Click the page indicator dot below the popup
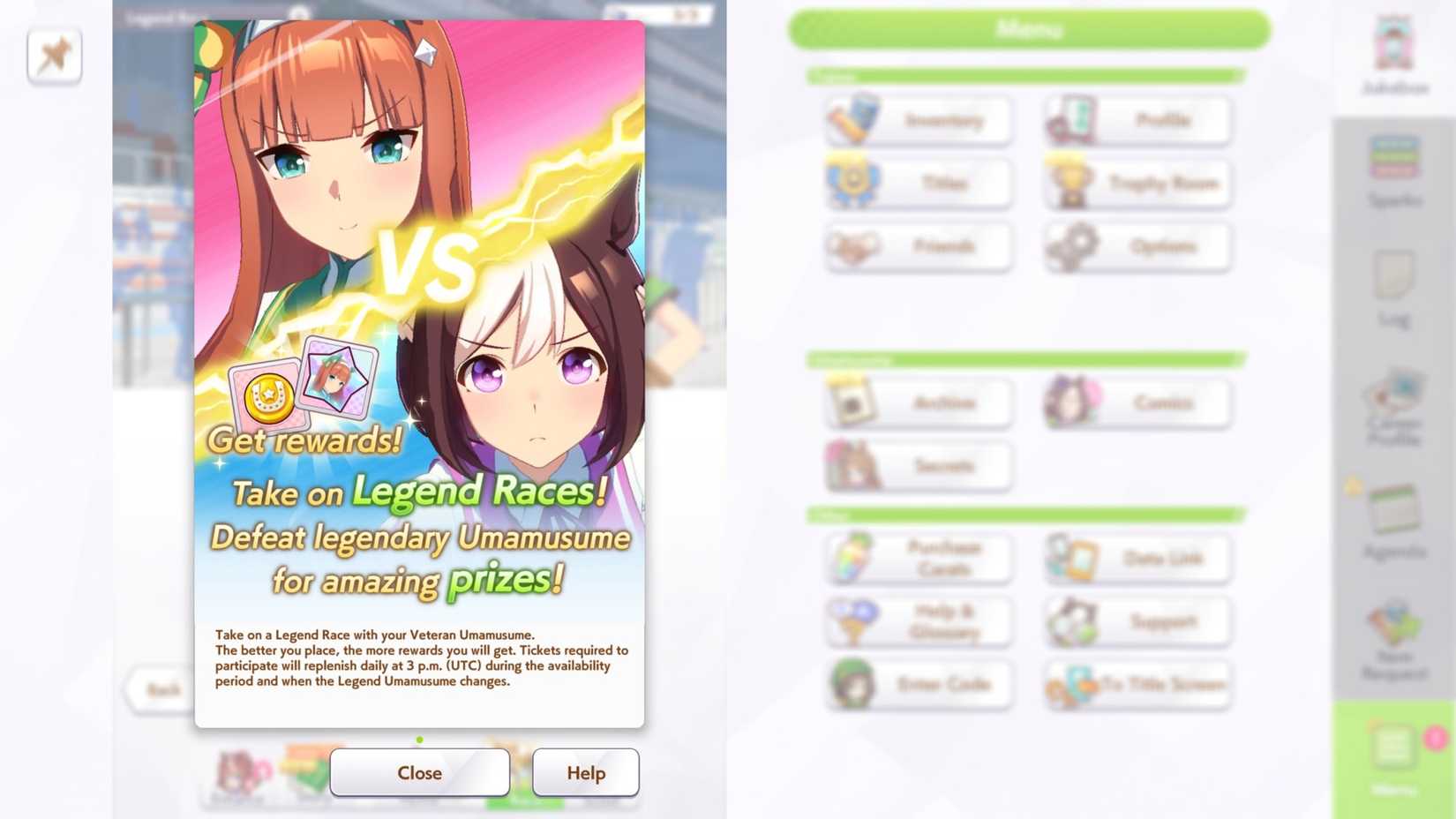This screenshot has width=1456, height=819. pos(419,740)
